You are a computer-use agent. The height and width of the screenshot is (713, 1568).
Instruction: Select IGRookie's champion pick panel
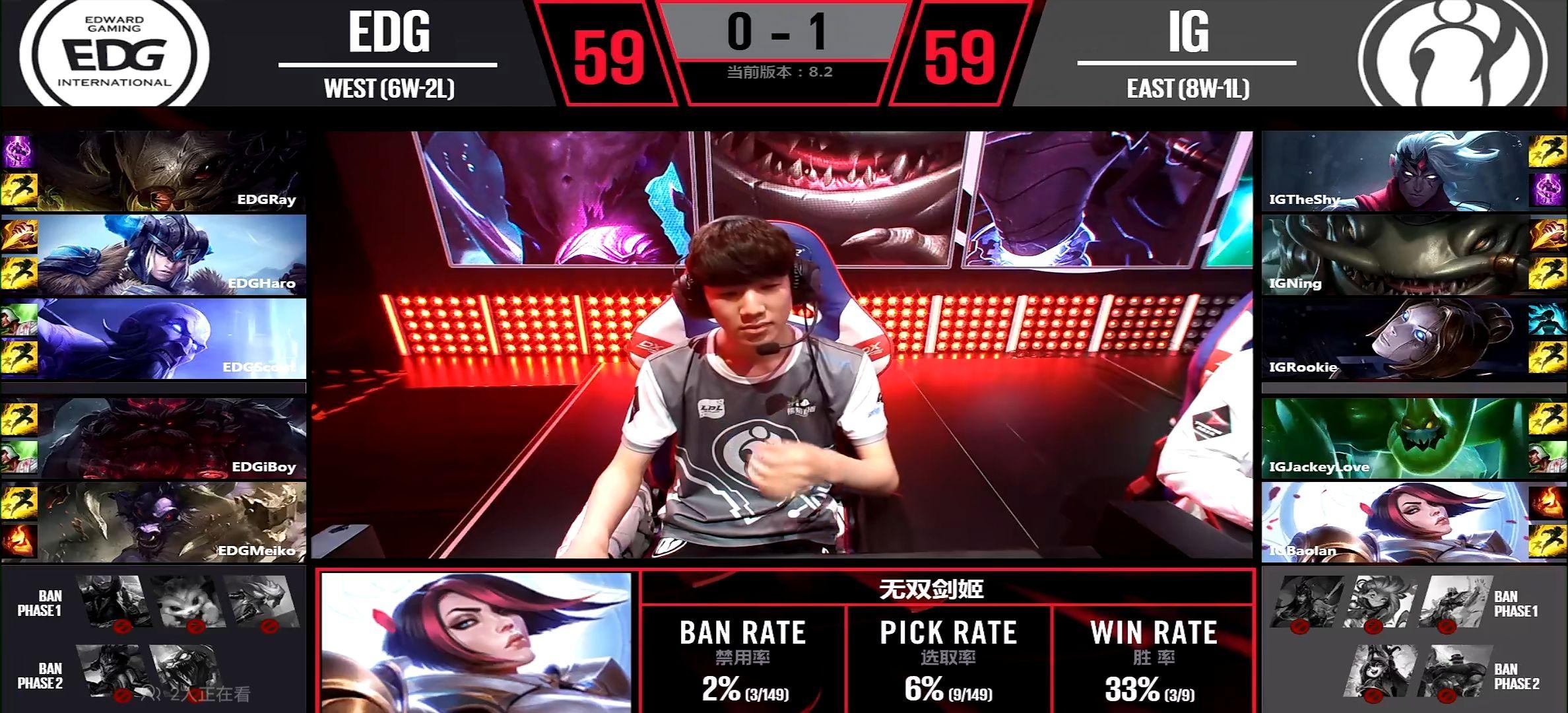[x=1394, y=339]
